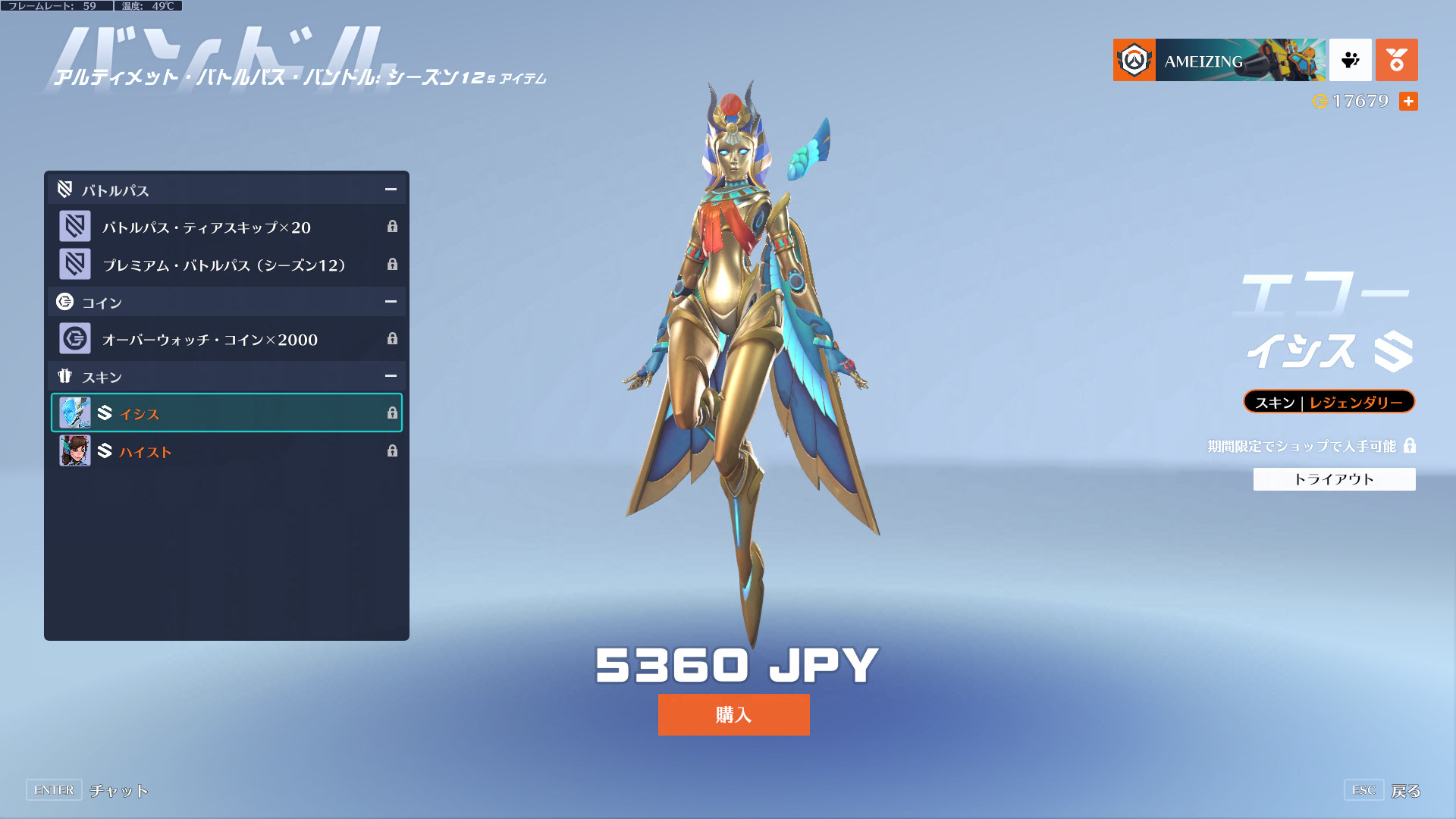Select バトルパス・ティアスキップ×20 entry
Screen dimensions: 1456x819
pos(226,227)
